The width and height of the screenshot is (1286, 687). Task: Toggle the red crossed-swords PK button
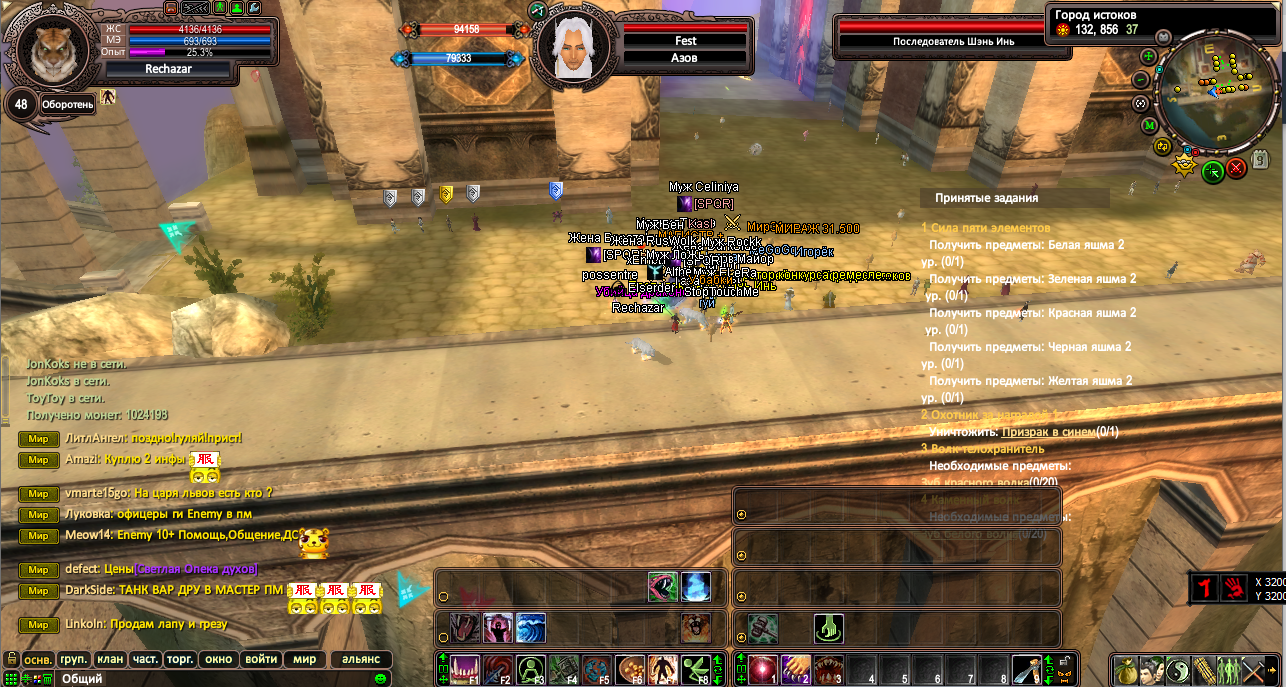pos(1236,169)
